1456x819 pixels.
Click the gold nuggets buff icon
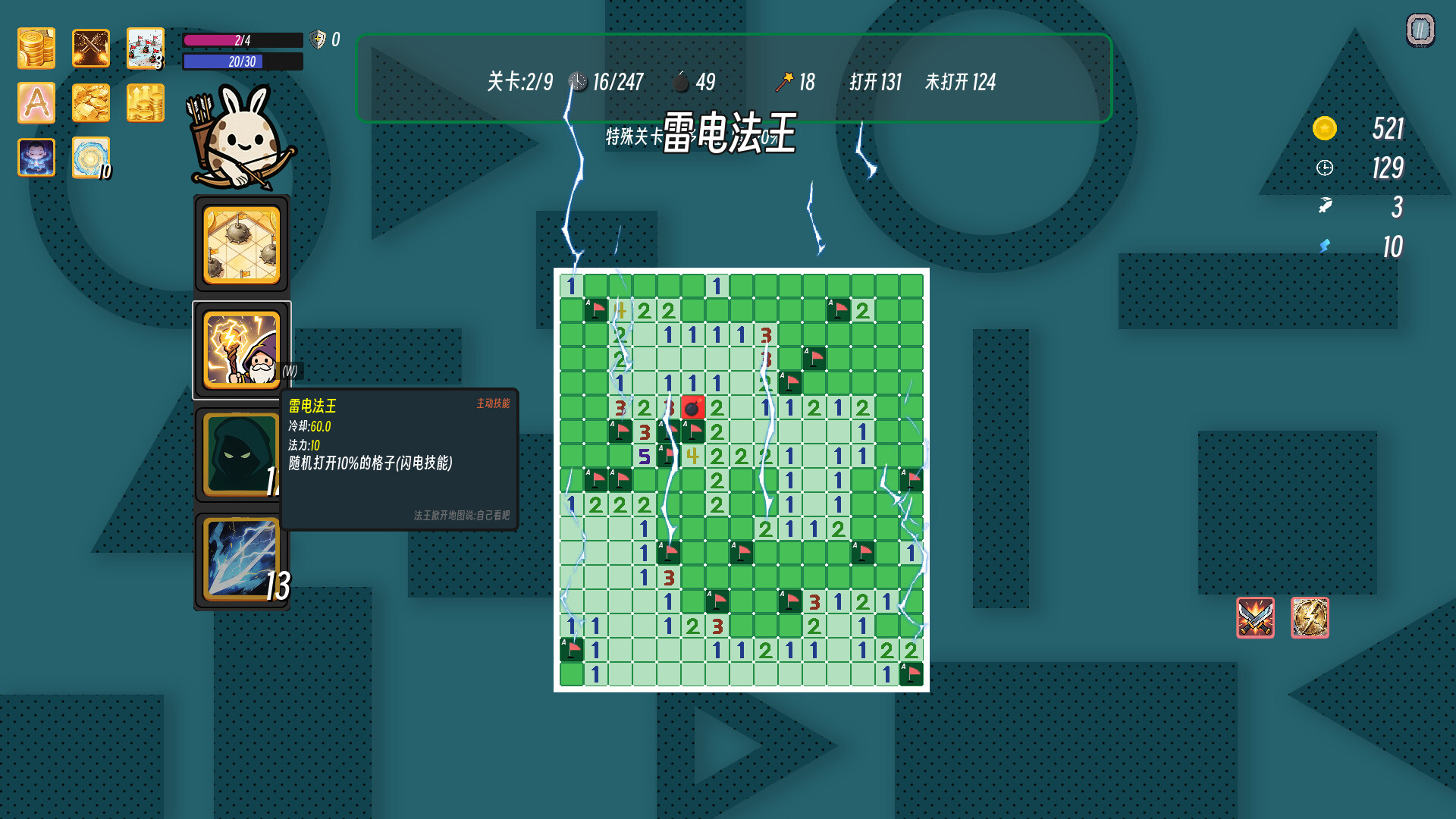coord(90,102)
